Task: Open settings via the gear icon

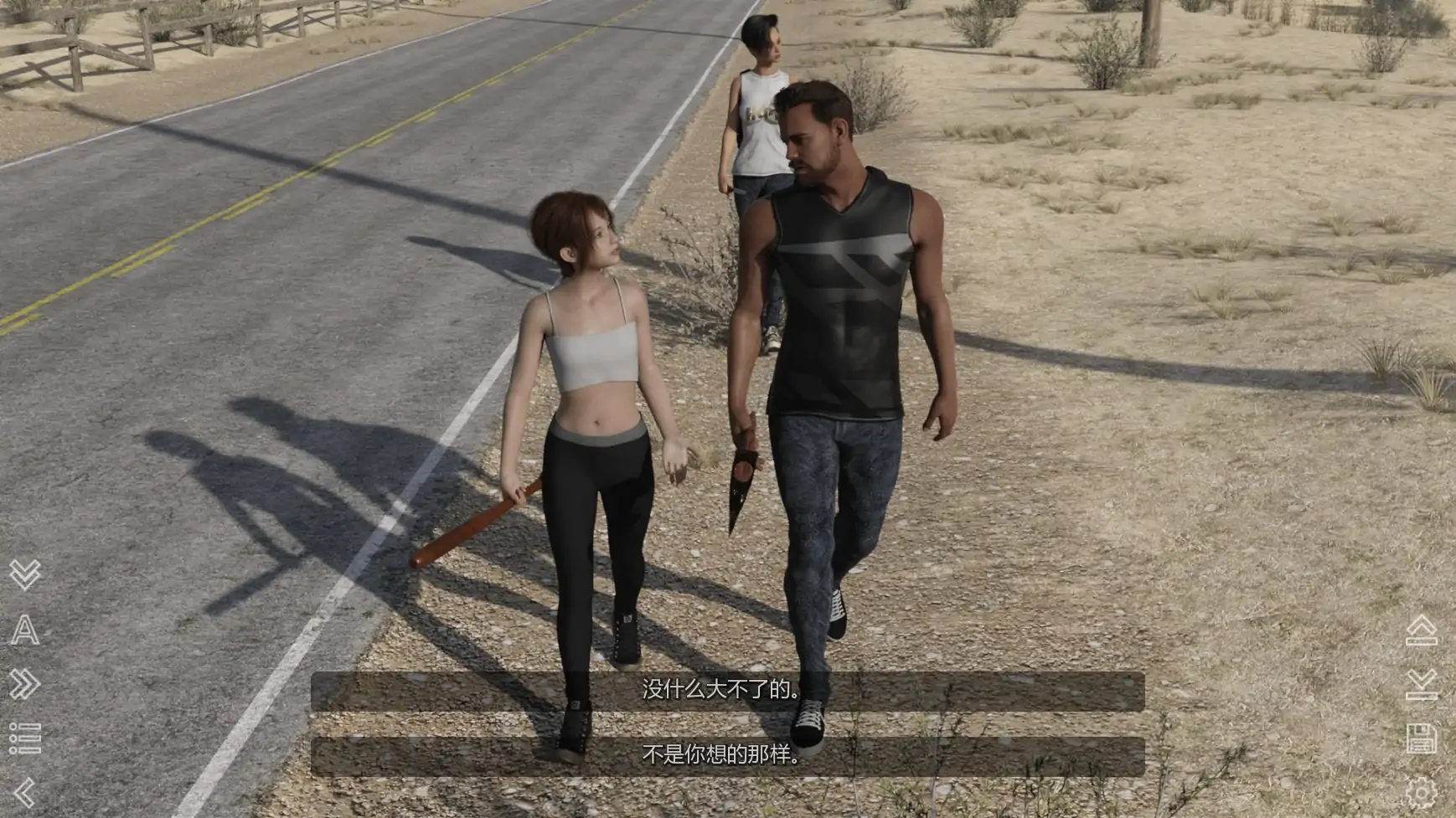Action: click(x=1422, y=792)
